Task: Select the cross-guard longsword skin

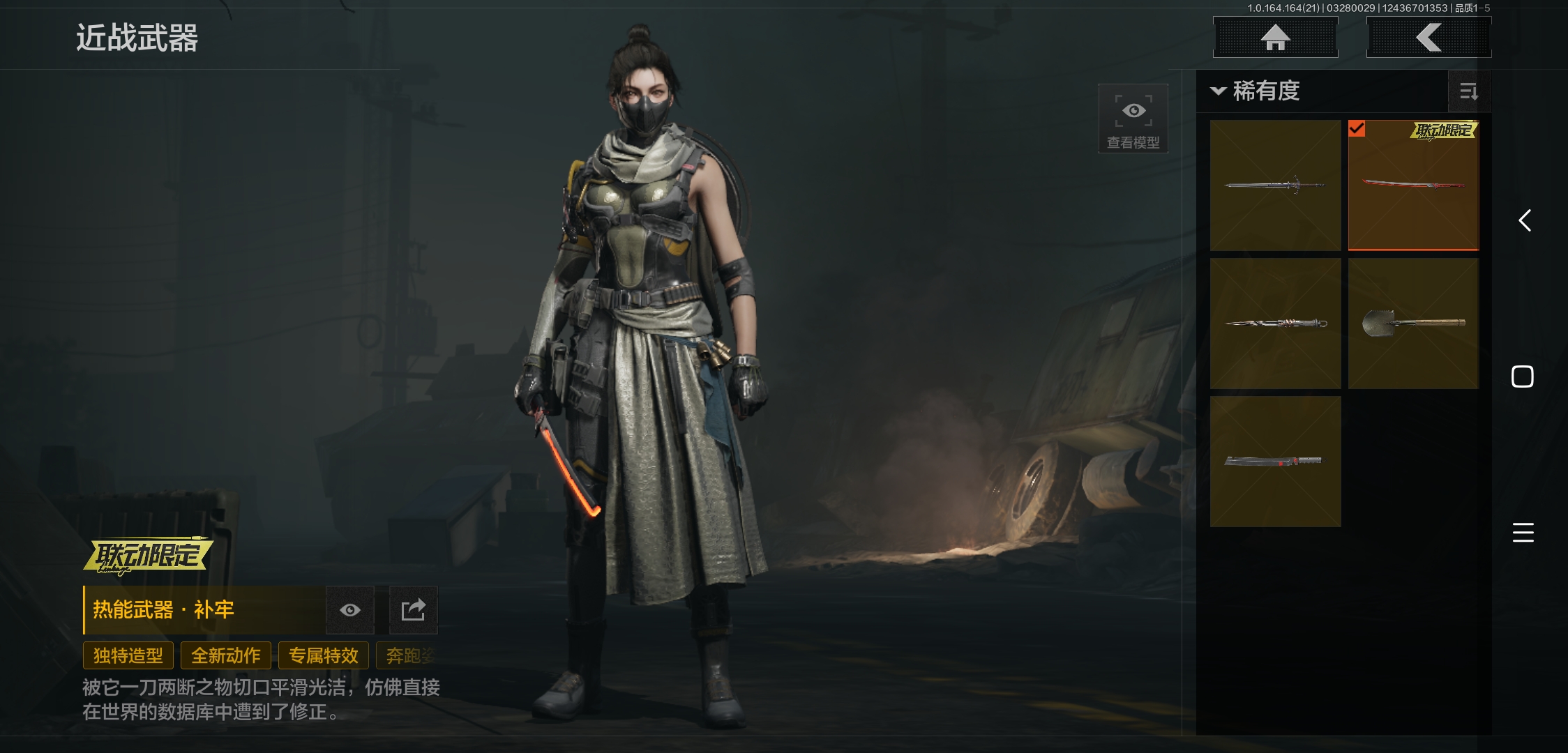Action: pyautogui.click(x=1275, y=185)
